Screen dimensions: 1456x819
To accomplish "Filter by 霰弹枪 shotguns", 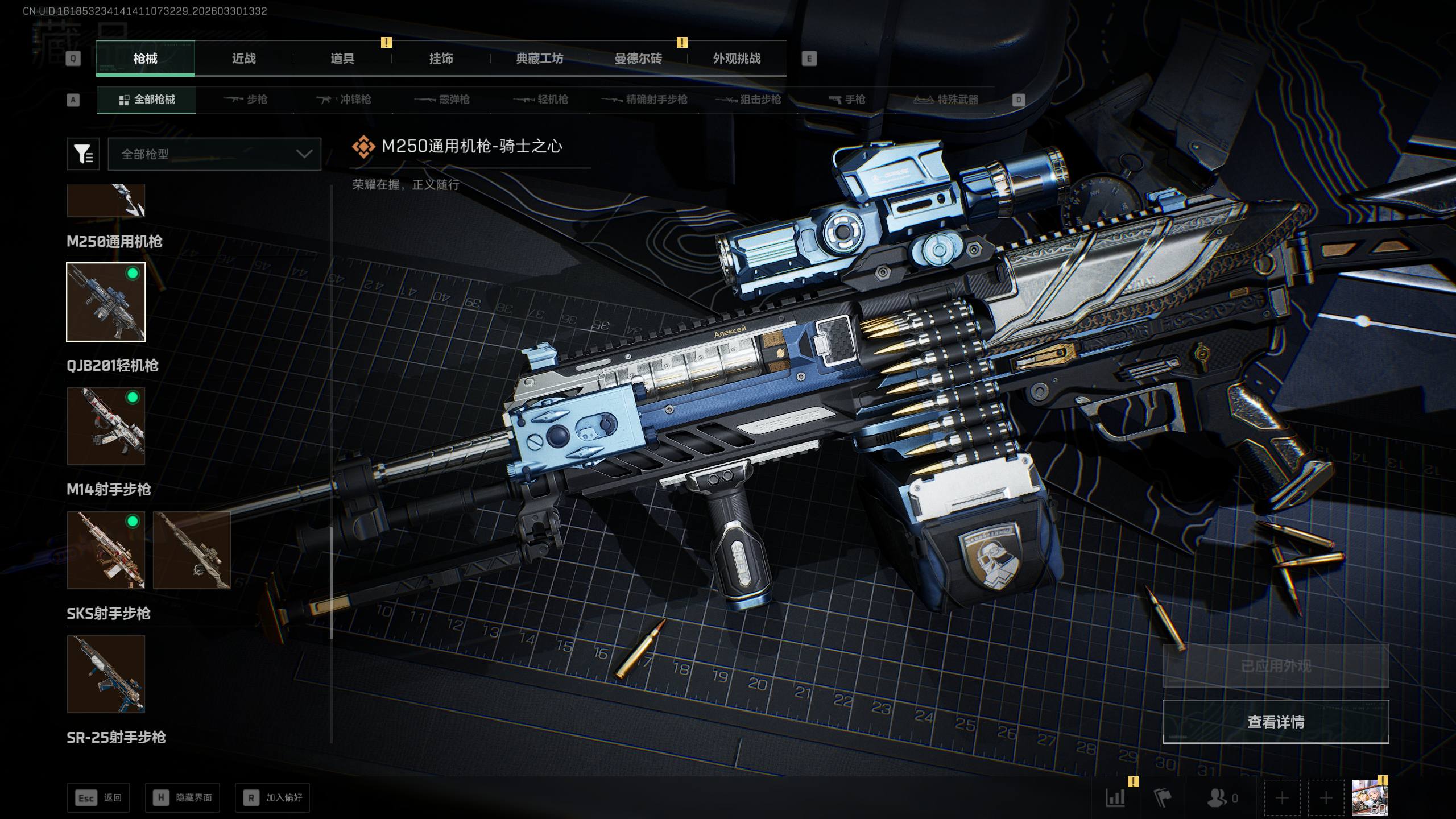I will pyautogui.click(x=442, y=100).
